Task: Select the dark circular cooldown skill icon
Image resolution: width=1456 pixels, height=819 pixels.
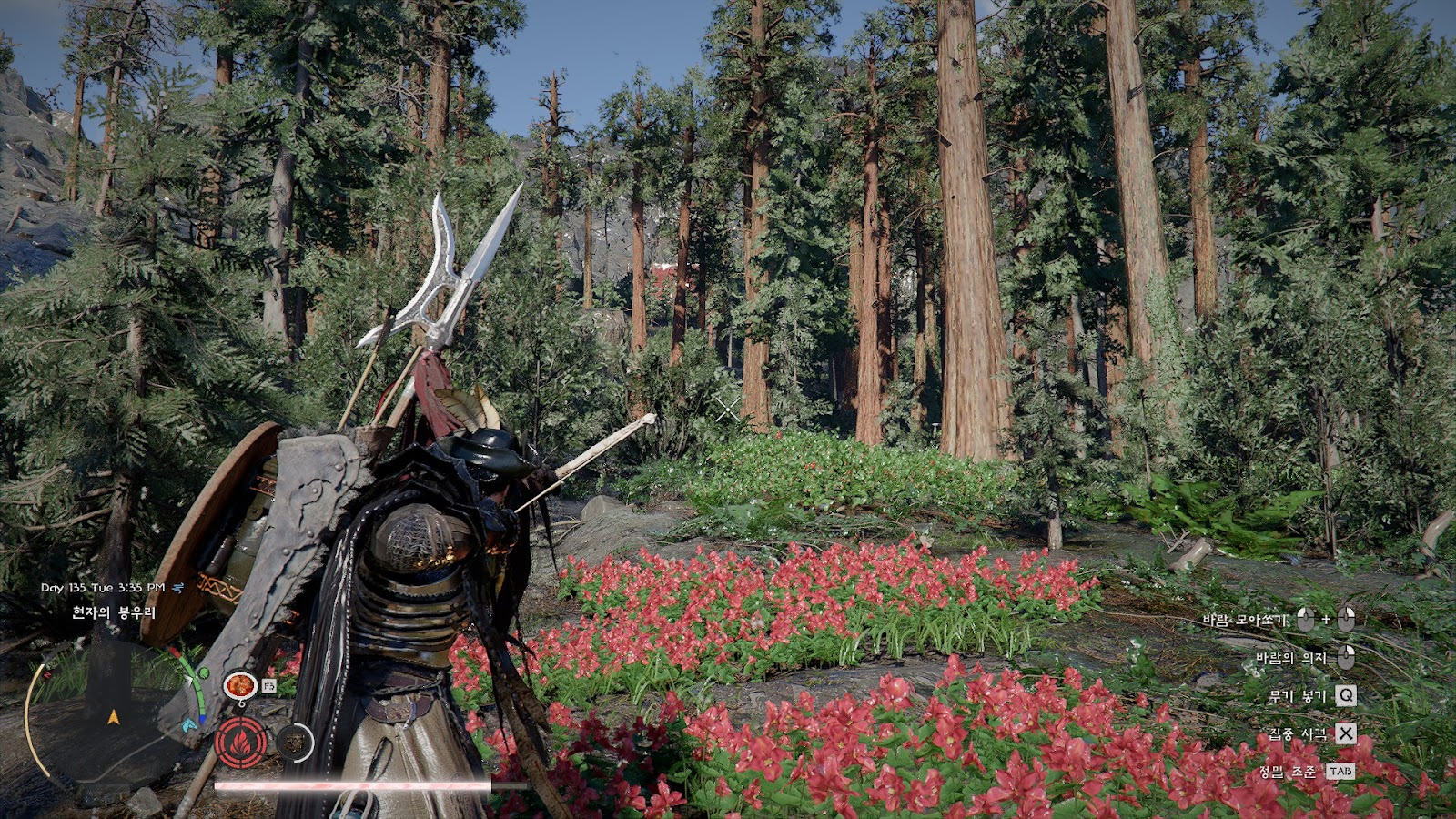Action: (x=294, y=743)
